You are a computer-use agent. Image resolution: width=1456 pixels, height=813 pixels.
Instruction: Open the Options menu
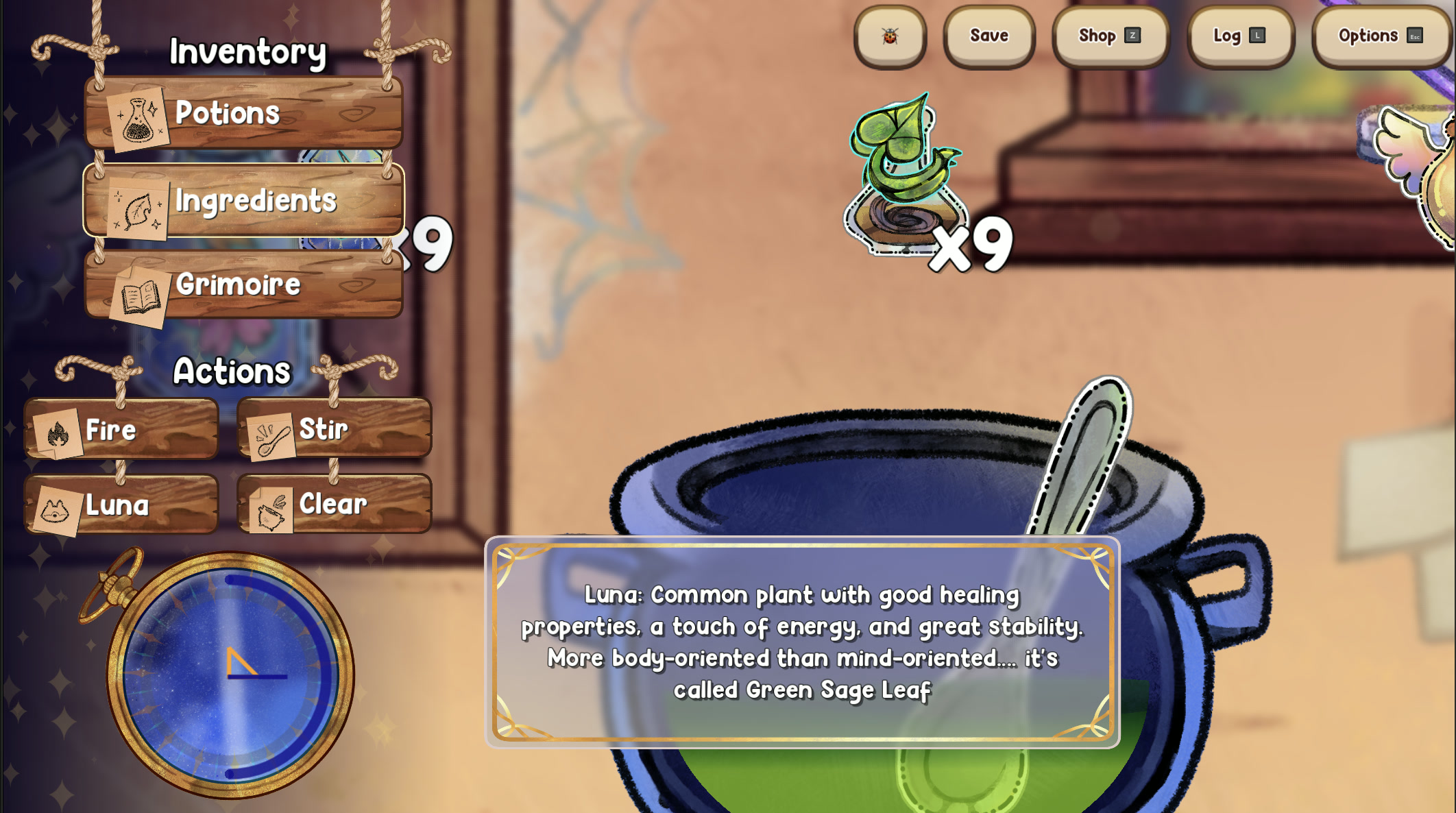tap(1381, 36)
